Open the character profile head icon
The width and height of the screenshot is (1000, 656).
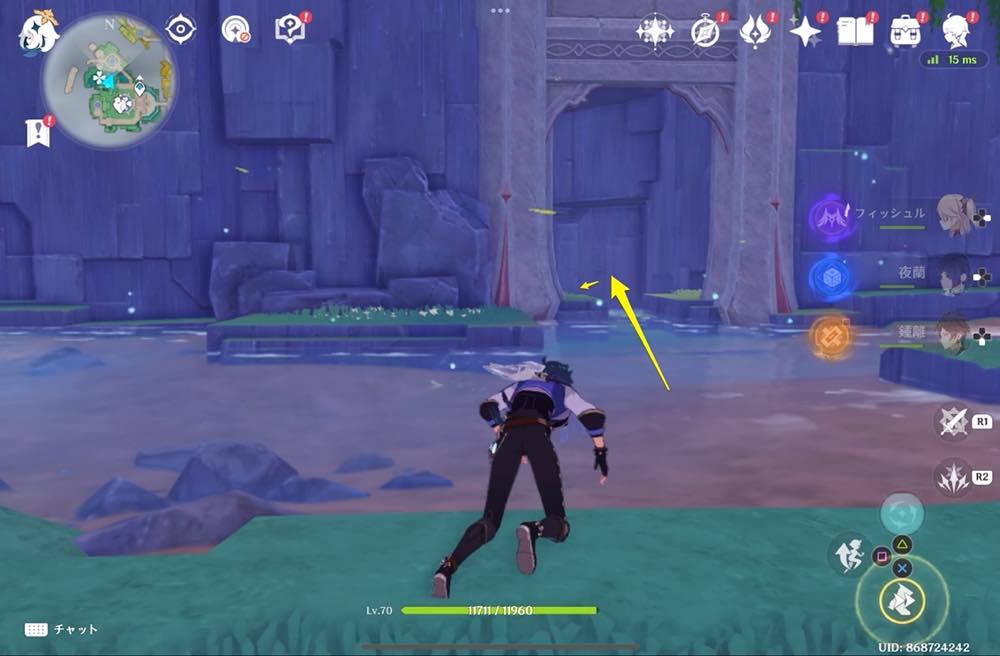pyautogui.click(x=959, y=30)
